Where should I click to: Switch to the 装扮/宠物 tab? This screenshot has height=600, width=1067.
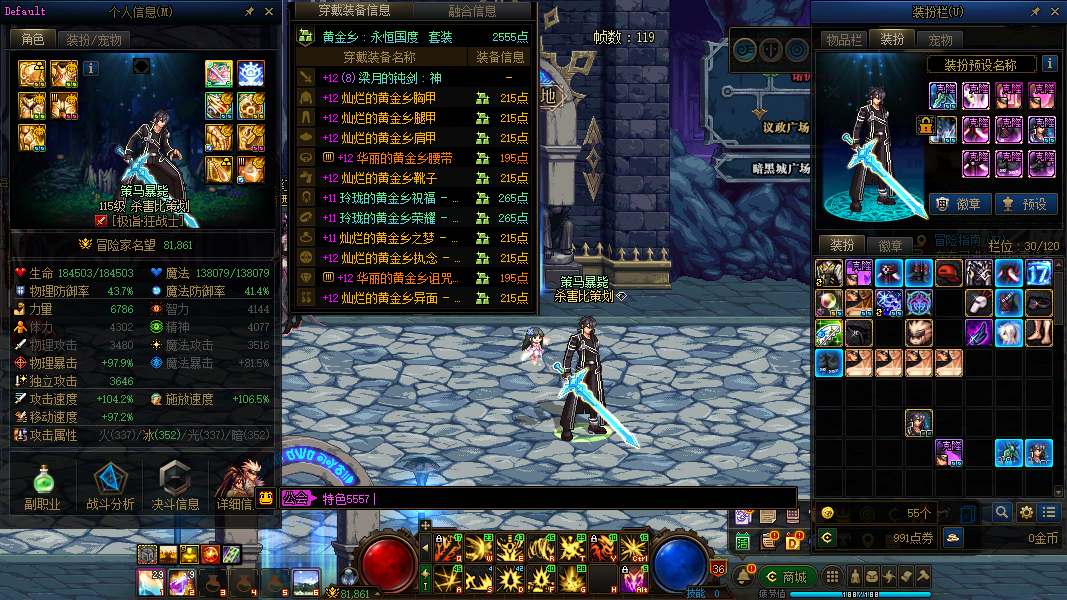coord(94,40)
